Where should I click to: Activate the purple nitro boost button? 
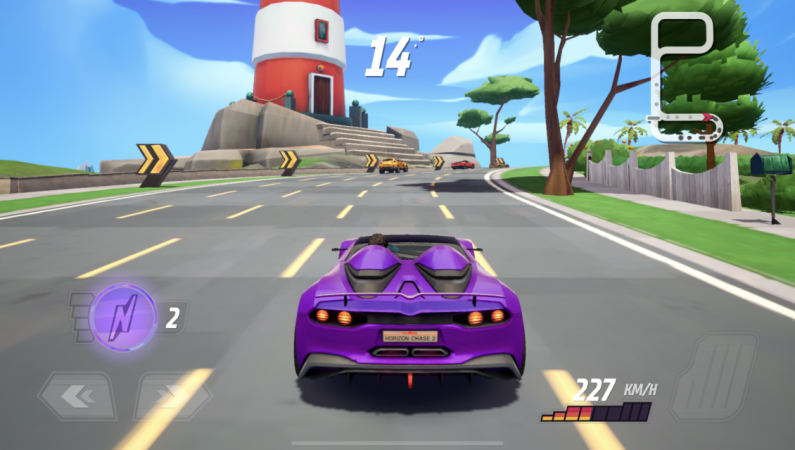pyautogui.click(x=122, y=318)
